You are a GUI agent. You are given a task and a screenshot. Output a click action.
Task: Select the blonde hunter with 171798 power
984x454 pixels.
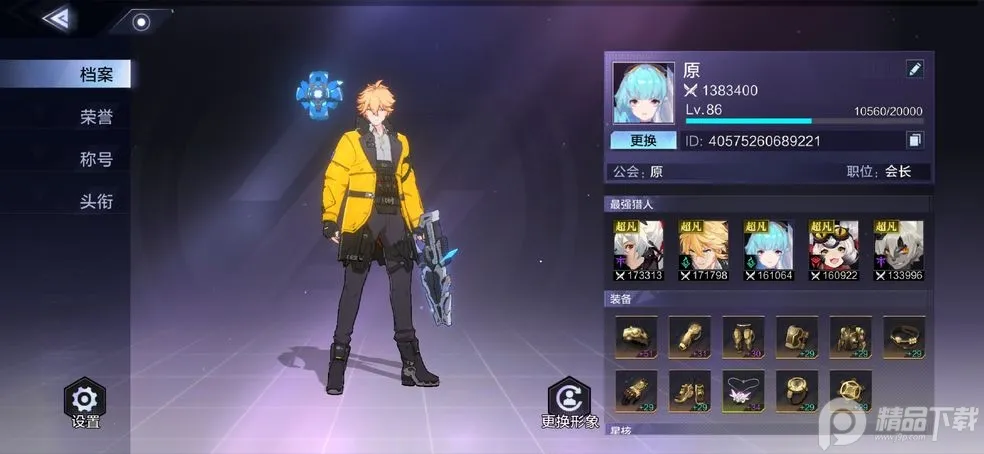pyautogui.click(x=702, y=250)
